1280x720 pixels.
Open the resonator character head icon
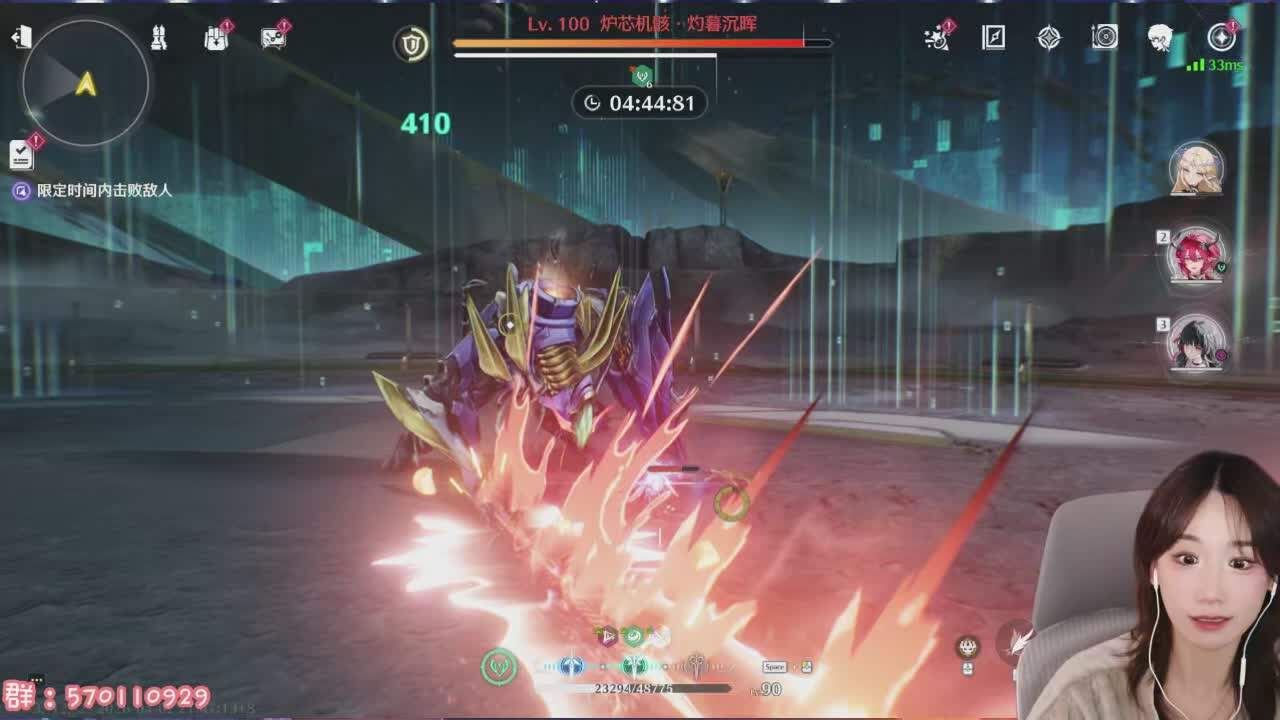(x=1160, y=38)
